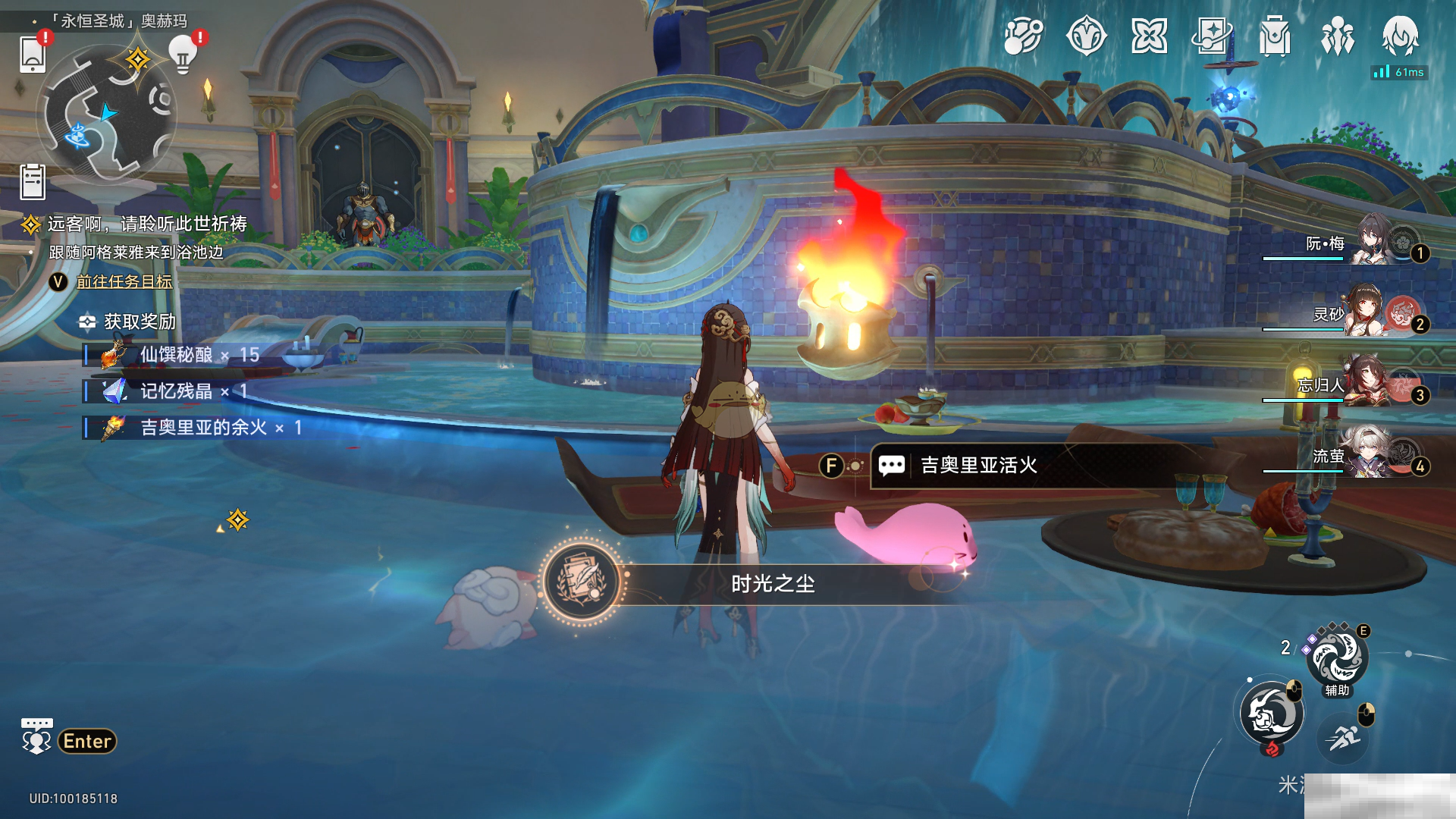Open the team members icon
This screenshot has width=1456, height=819.
point(1337,36)
